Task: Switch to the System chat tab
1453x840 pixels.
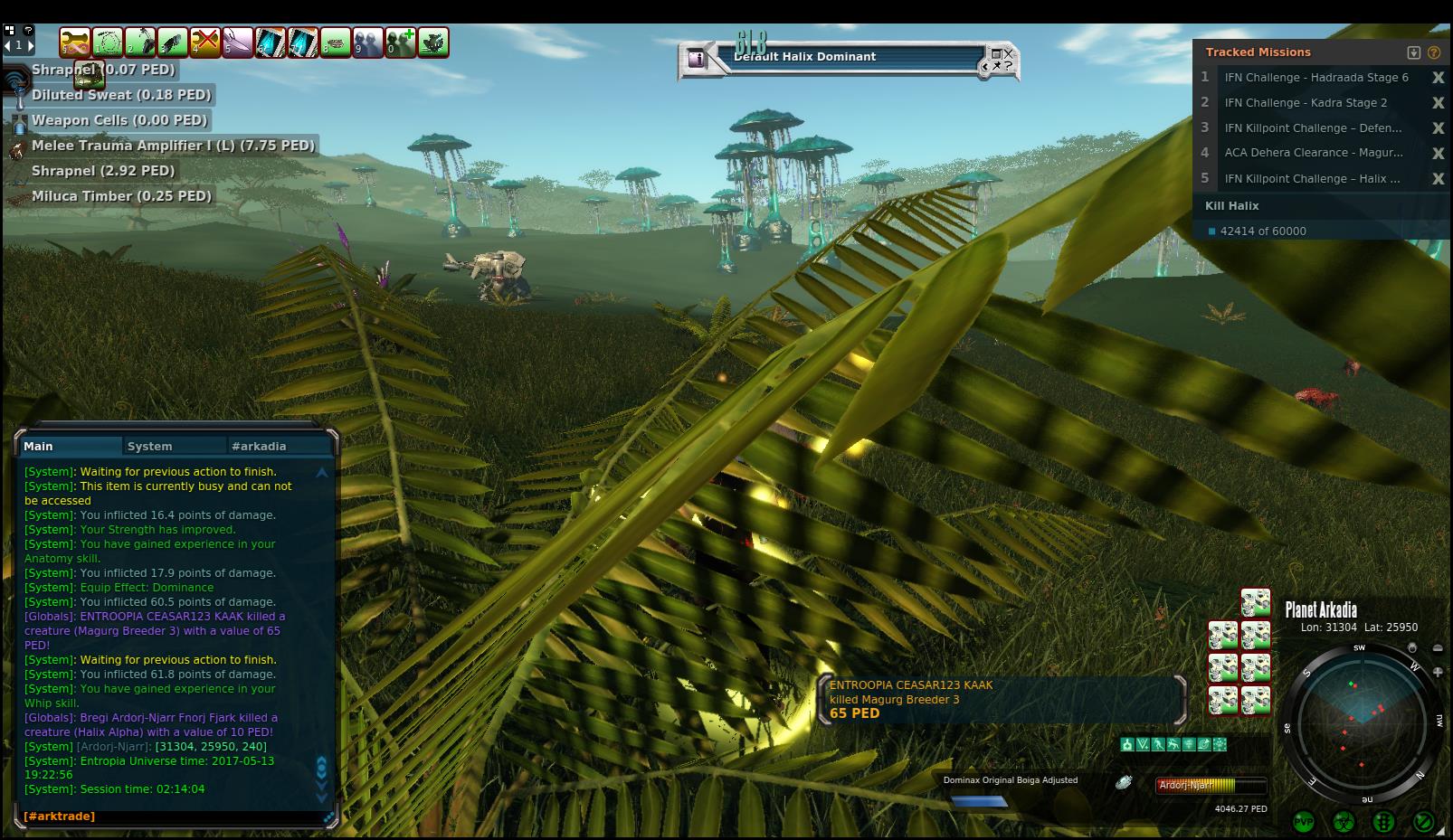Action: [x=150, y=446]
